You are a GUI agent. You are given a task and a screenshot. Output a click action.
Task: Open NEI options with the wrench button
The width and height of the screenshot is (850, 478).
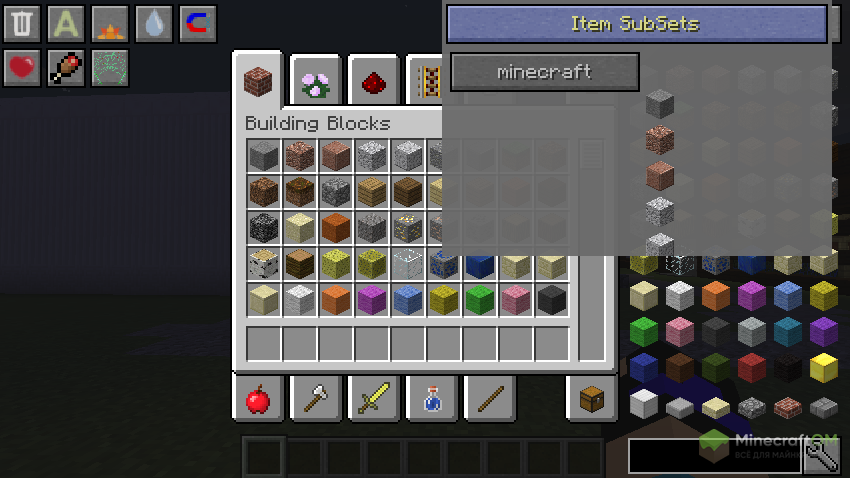coord(822,456)
